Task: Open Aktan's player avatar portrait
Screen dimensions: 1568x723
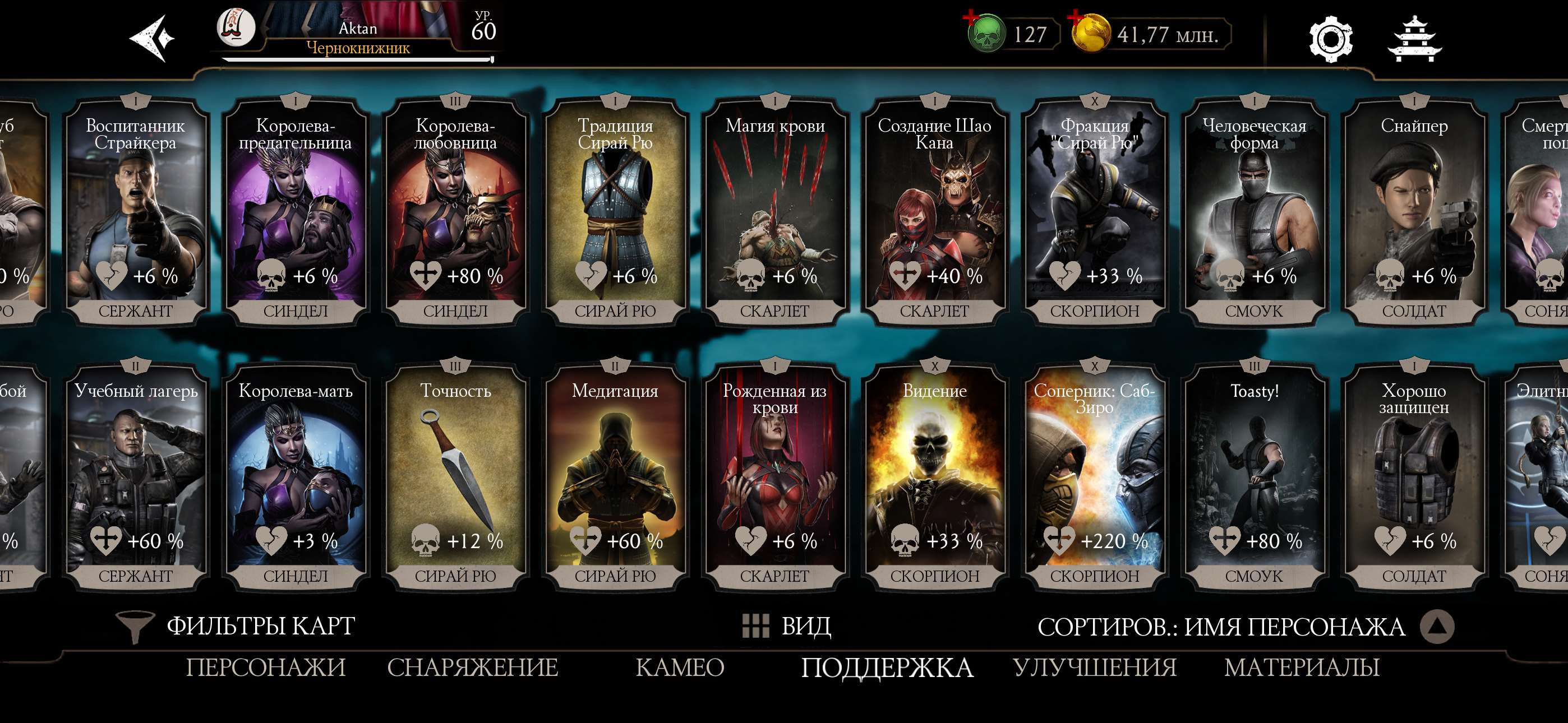Action: [x=238, y=29]
